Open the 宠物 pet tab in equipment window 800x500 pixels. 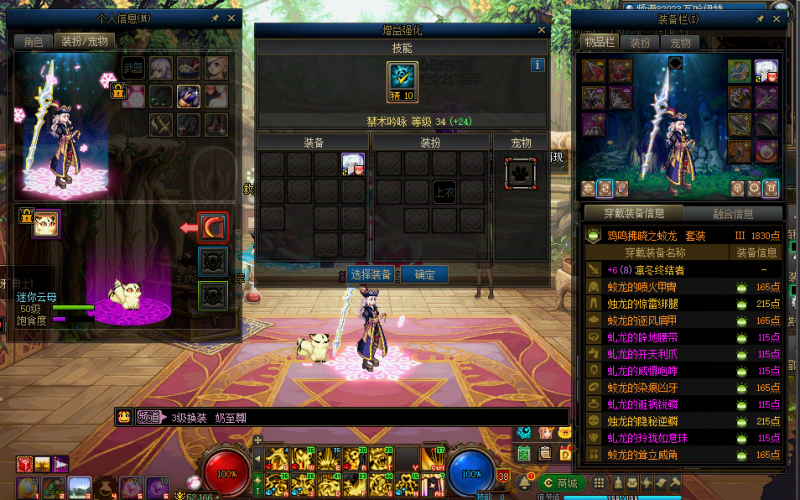coord(680,43)
